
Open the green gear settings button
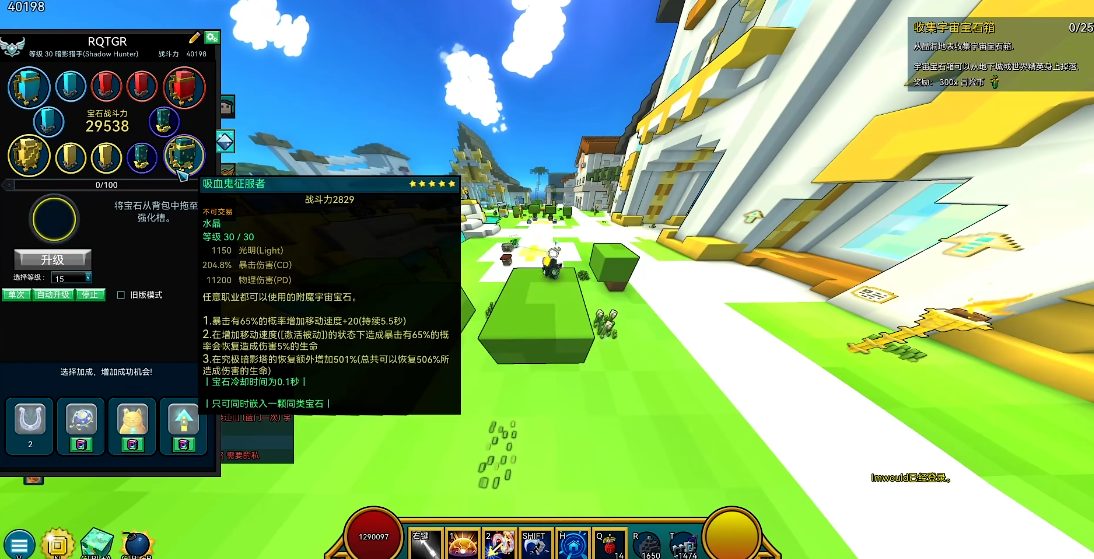click(x=211, y=38)
